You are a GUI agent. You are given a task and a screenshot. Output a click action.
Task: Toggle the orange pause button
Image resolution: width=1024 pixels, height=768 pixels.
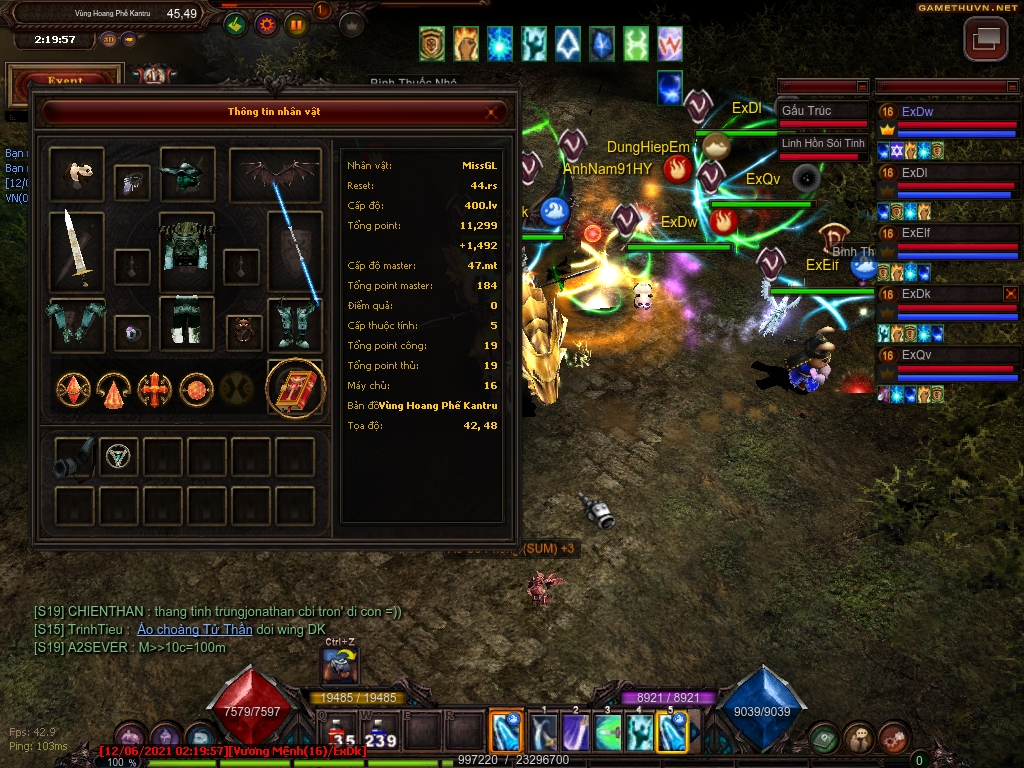(x=296, y=25)
